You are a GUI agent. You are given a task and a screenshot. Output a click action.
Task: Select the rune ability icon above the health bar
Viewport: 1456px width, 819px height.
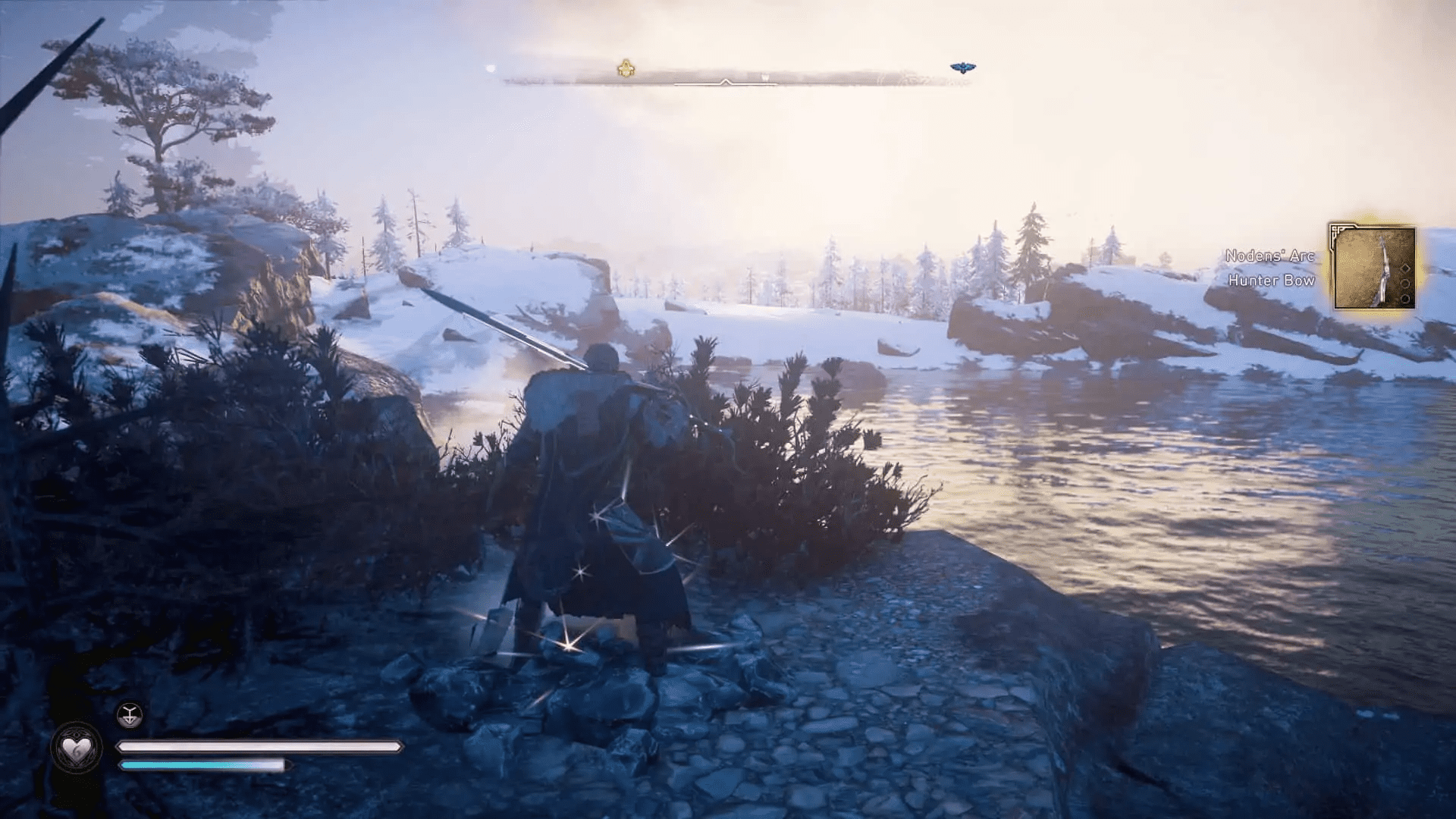[x=129, y=714]
